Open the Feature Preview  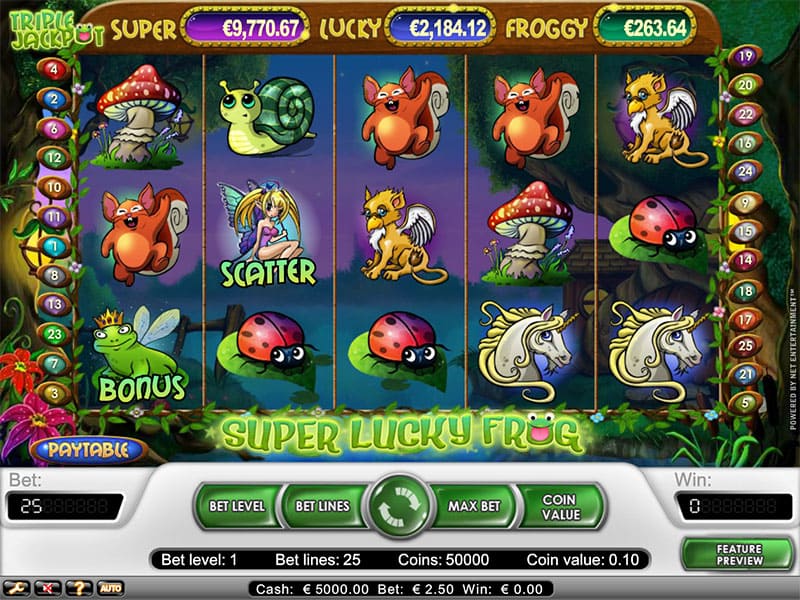(x=738, y=555)
